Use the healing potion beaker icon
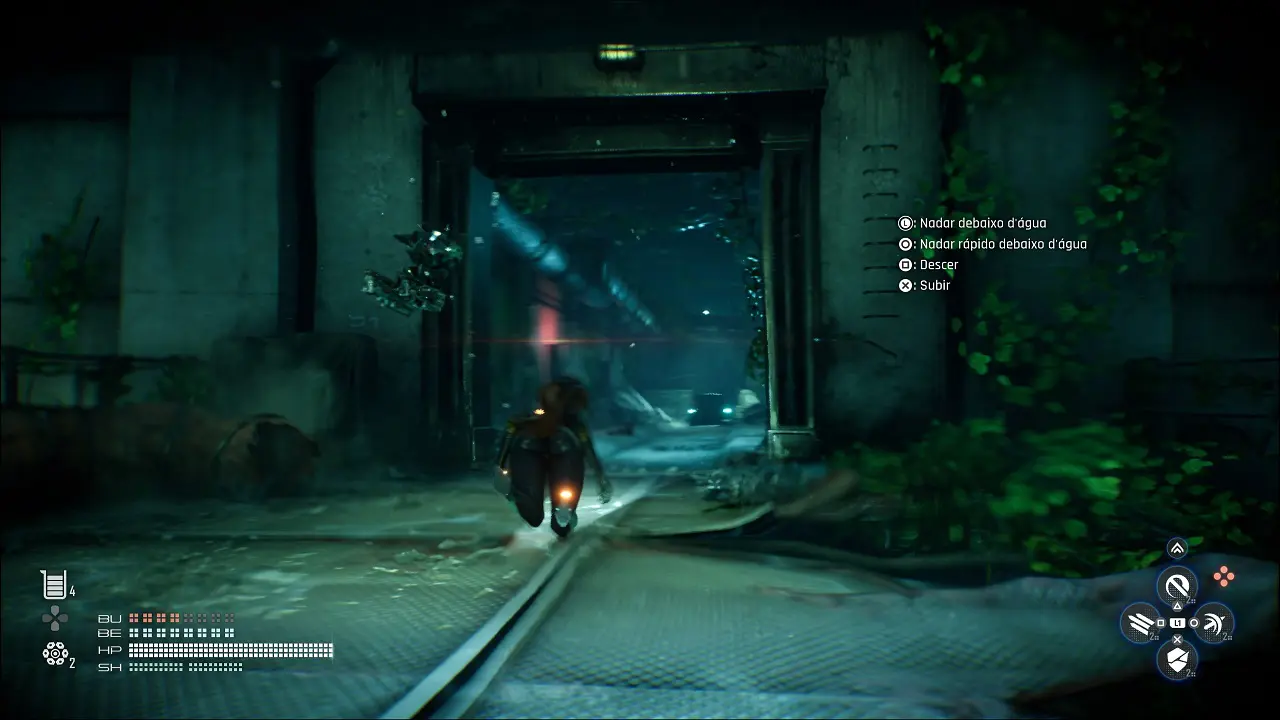 pyautogui.click(x=53, y=584)
